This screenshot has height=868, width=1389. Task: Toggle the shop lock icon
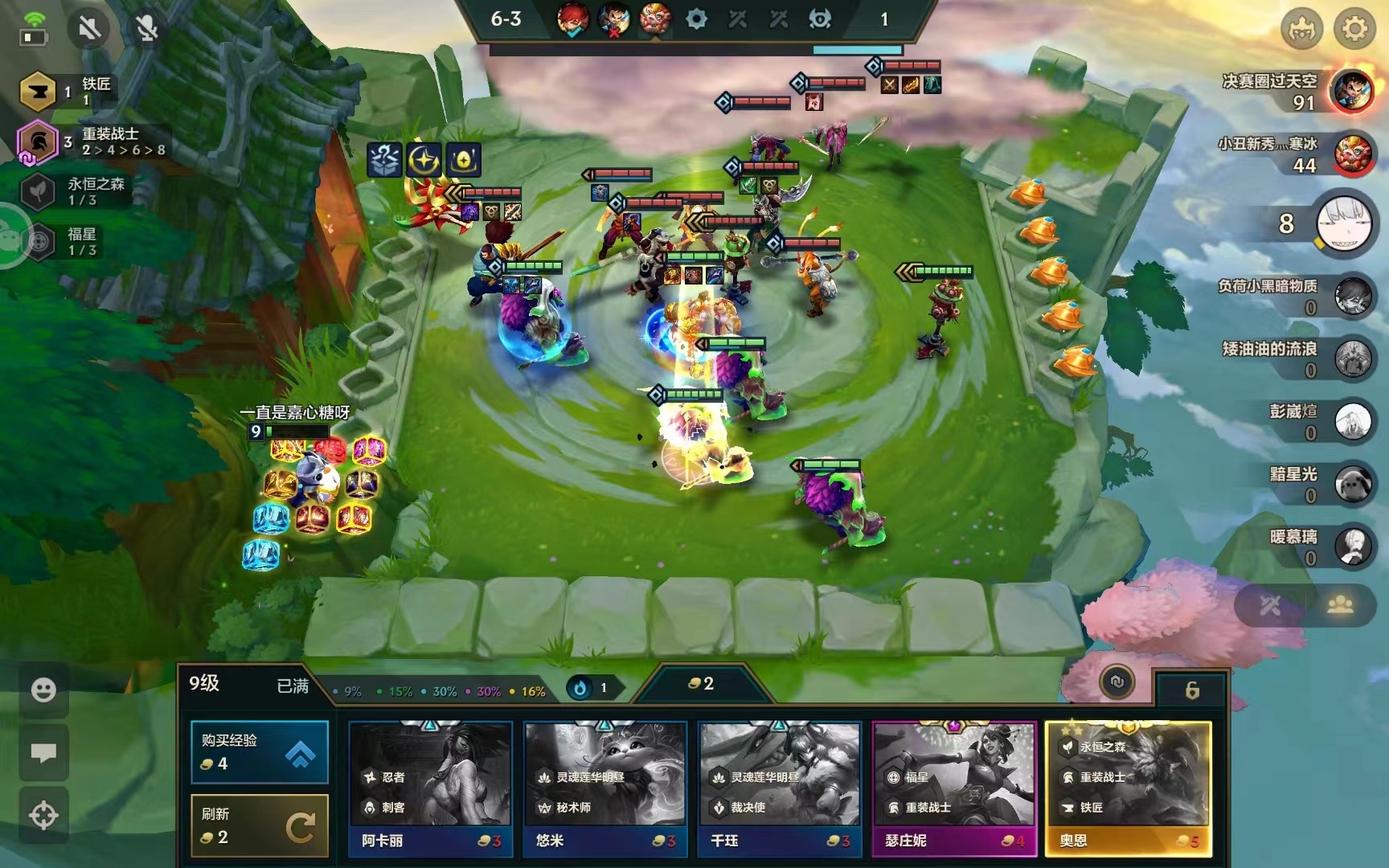1191,690
